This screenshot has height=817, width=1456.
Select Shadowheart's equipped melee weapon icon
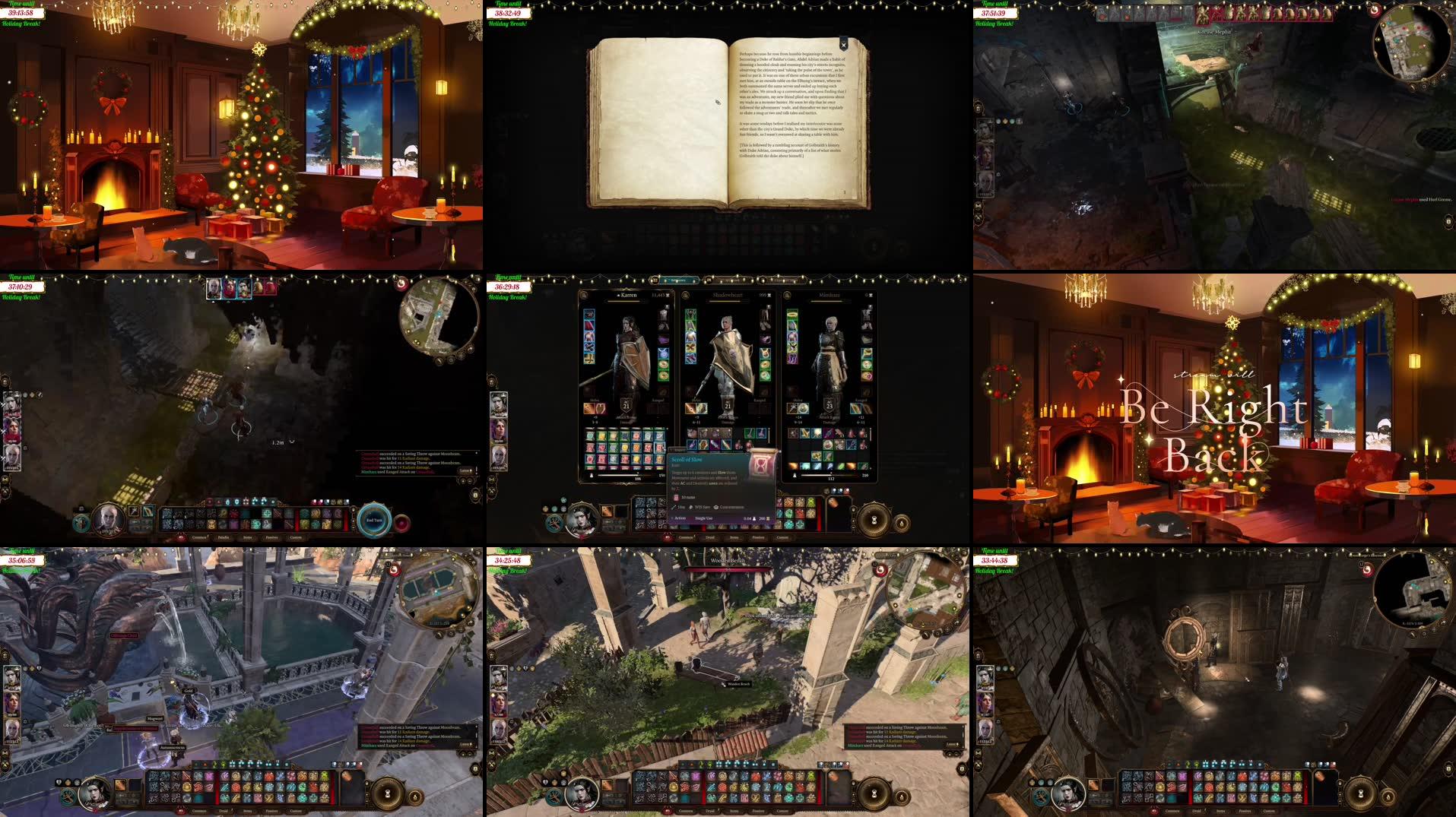pyautogui.click(x=690, y=407)
